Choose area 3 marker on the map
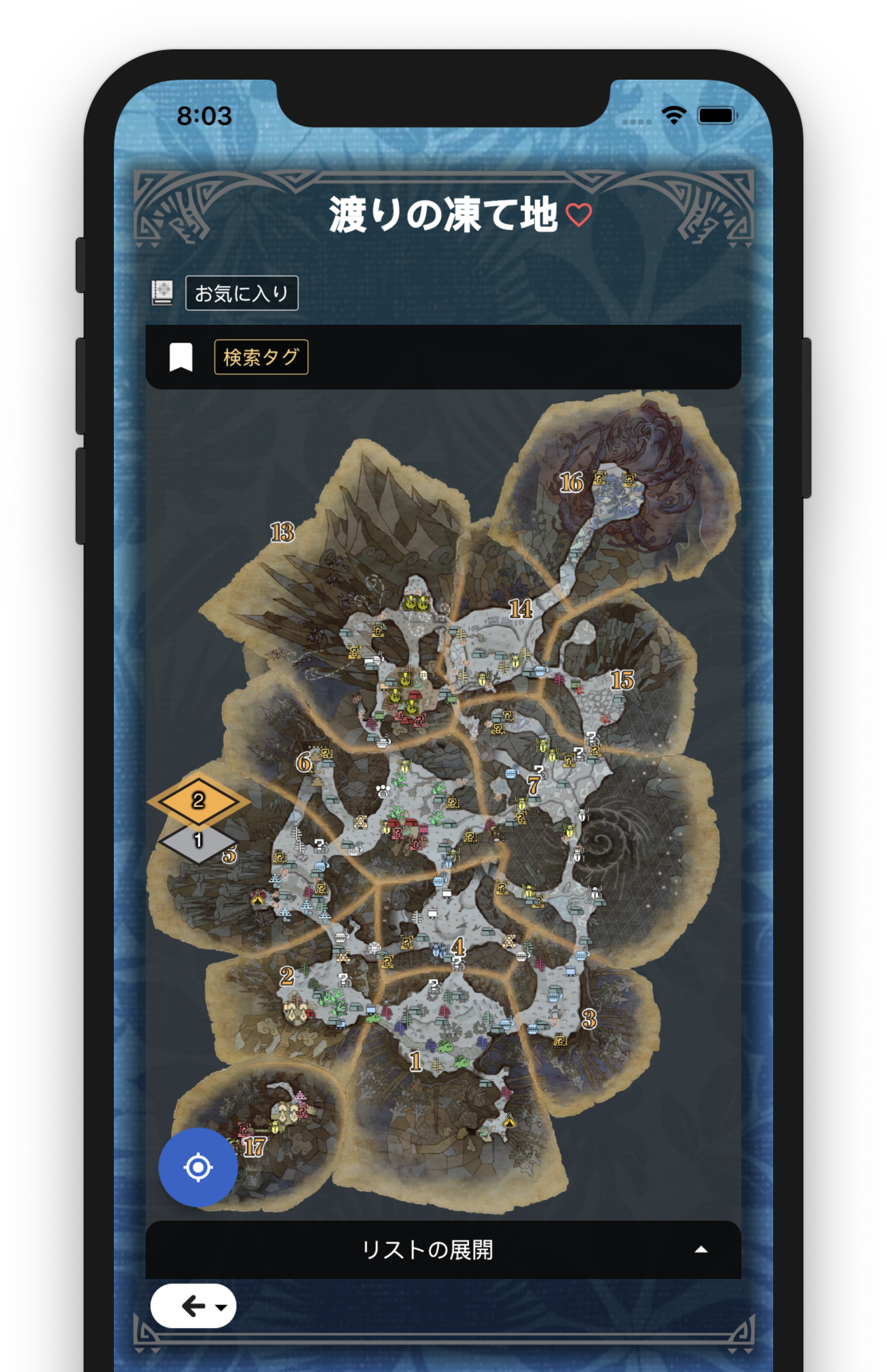The image size is (887, 1372). 588,1018
